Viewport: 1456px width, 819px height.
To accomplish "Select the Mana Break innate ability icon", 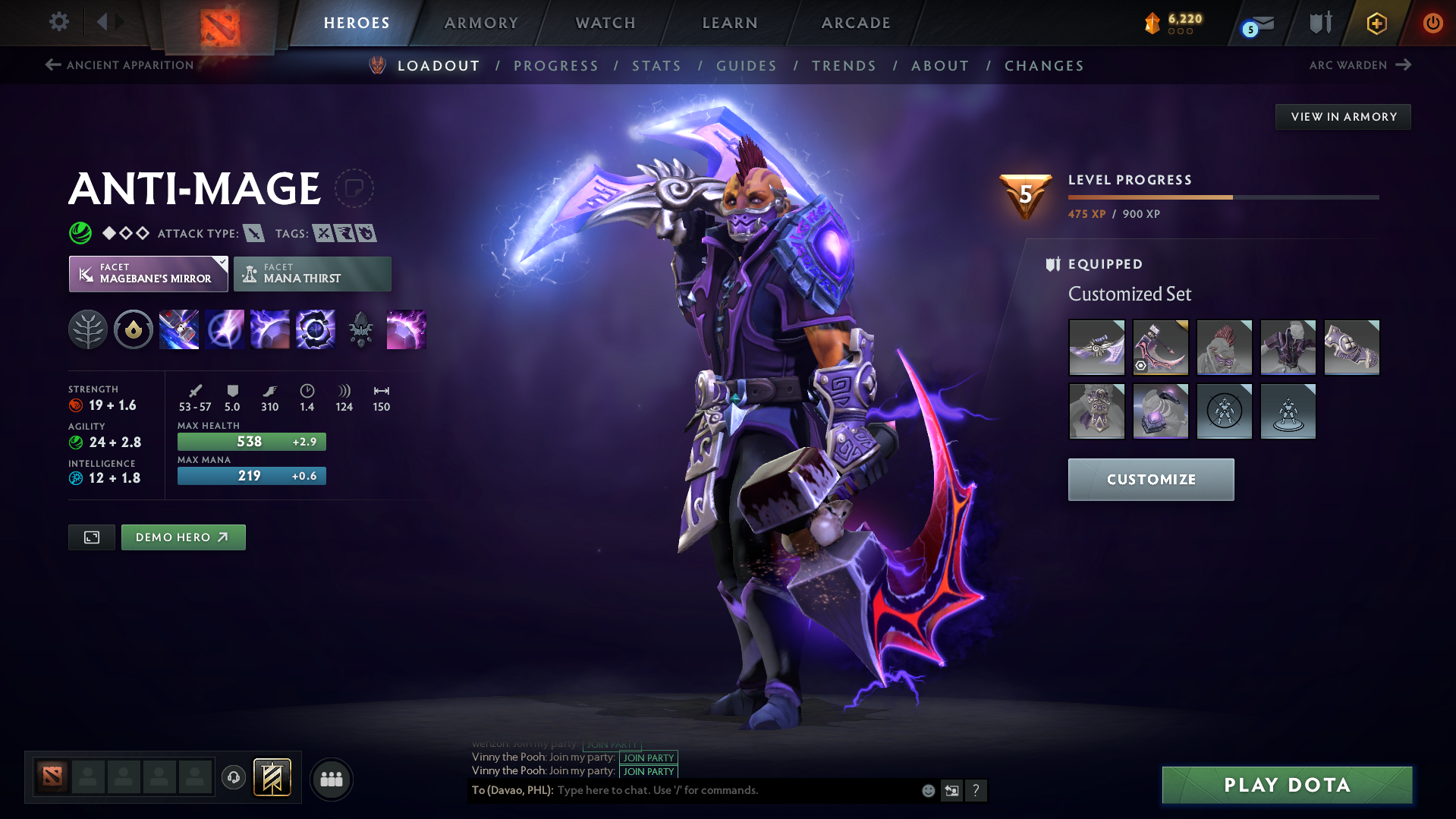I will (x=134, y=329).
